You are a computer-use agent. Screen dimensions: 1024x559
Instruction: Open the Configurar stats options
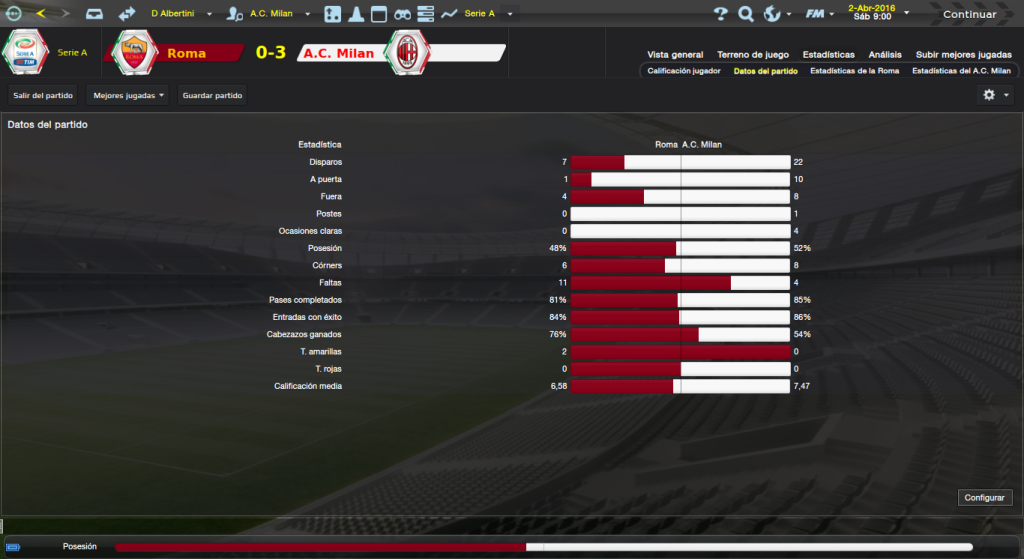pyautogui.click(x=986, y=497)
